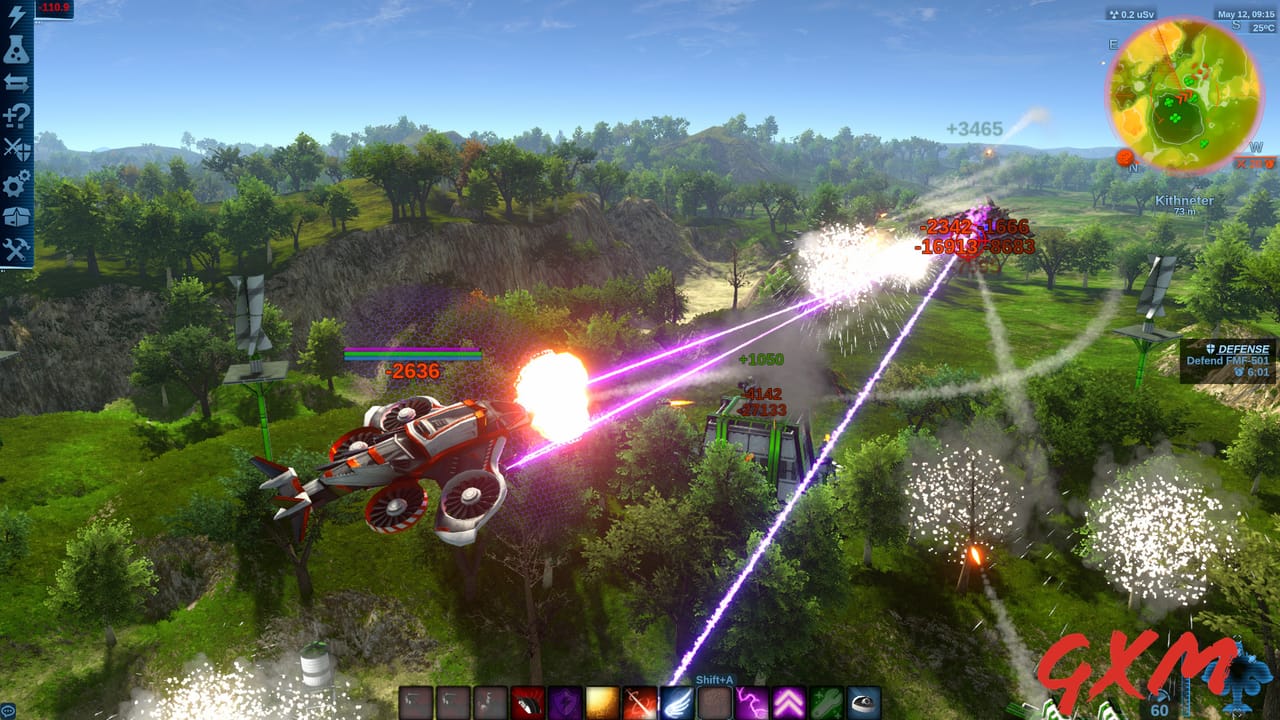Click the swap-arrows trade icon in sidebar

point(14,80)
